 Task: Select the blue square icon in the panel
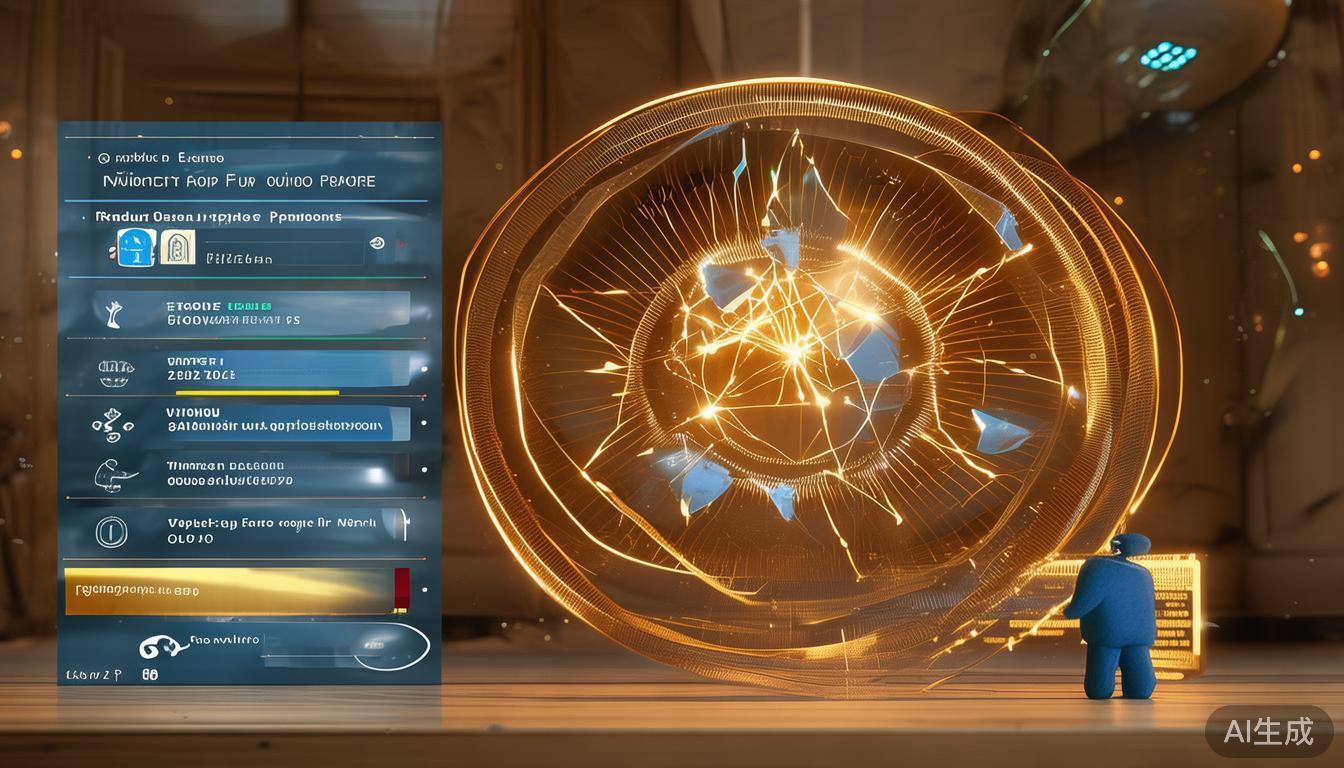(x=134, y=247)
